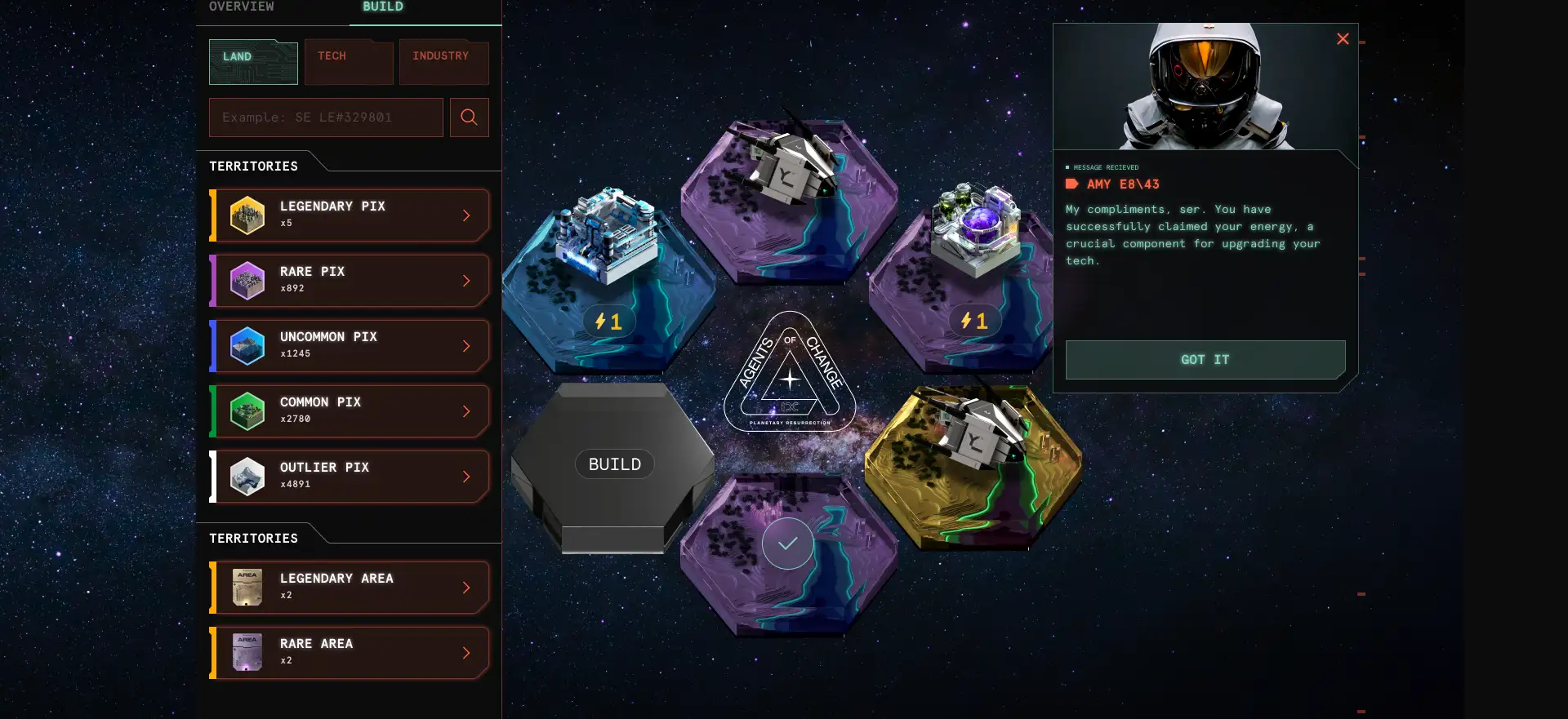Screen dimensions: 1568x719
Task: Open the Outlier Pix entry
Action: pos(350,477)
